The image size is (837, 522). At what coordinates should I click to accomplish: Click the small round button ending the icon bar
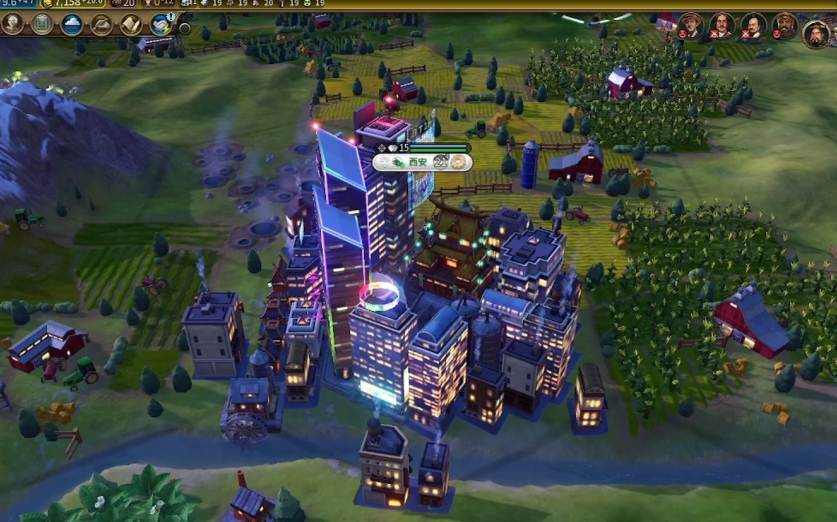[x=185, y=28]
